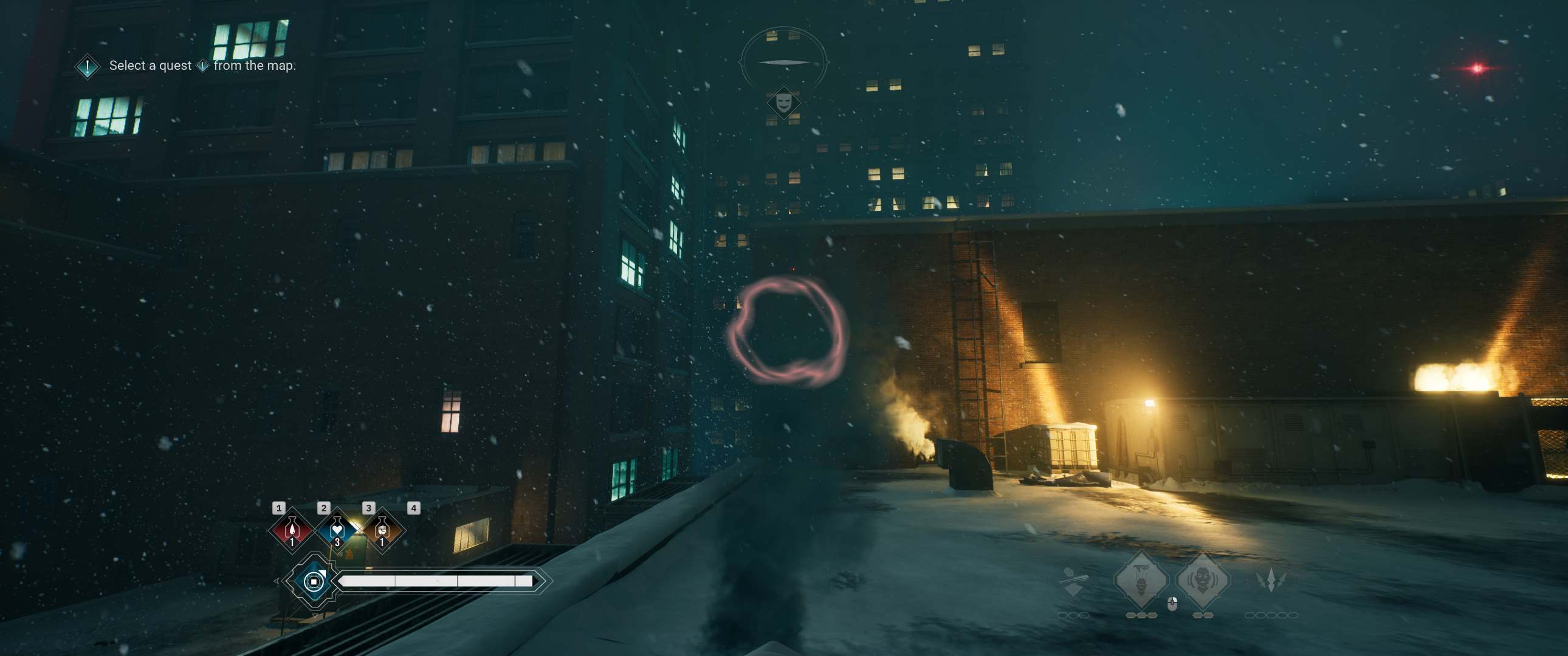Select the blood vial consumable in slot 1
This screenshot has height=656, width=1568.
coord(292,531)
